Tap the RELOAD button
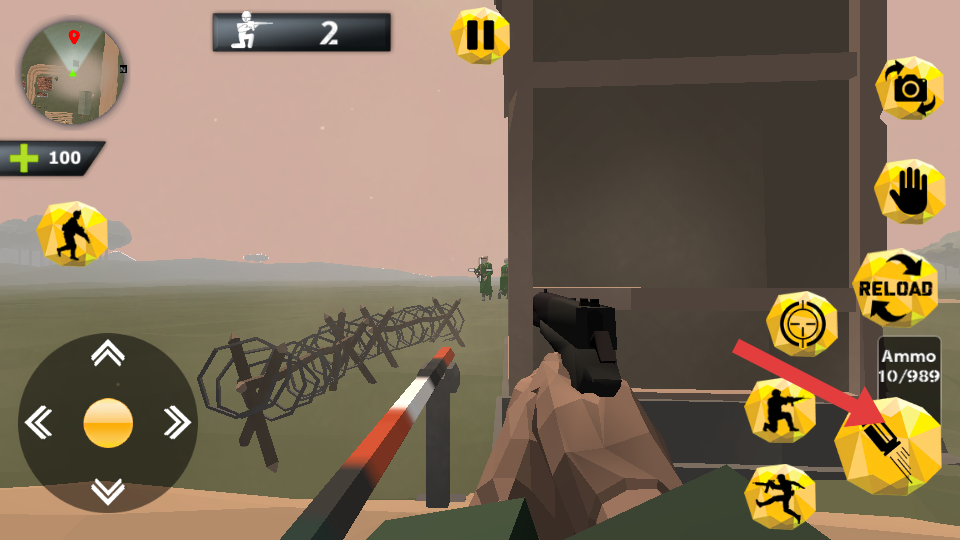This screenshot has width=960, height=540. (x=895, y=288)
